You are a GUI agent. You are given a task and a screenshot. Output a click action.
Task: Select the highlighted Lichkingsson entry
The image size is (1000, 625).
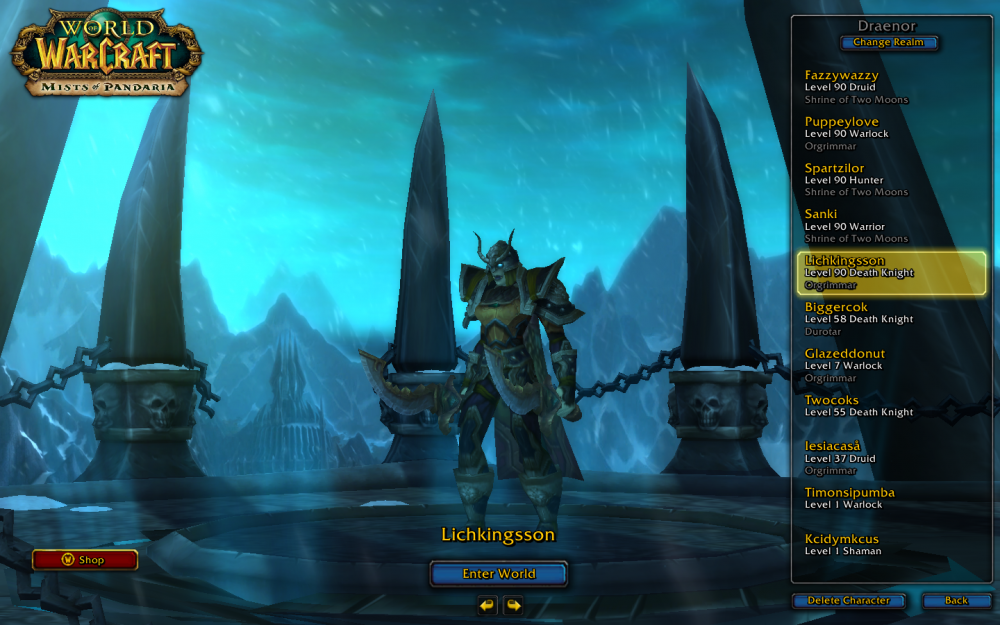pos(890,272)
